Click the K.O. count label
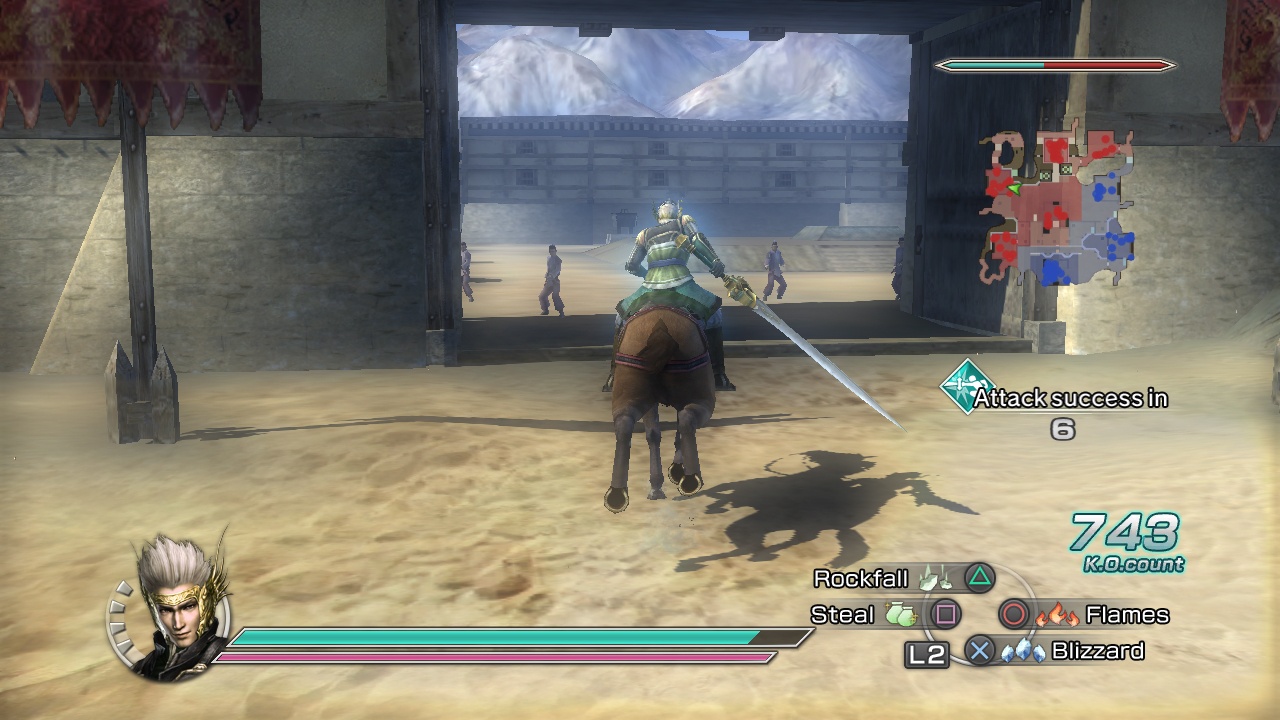Viewport: 1280px width, 720px height. click(1132, 563)
